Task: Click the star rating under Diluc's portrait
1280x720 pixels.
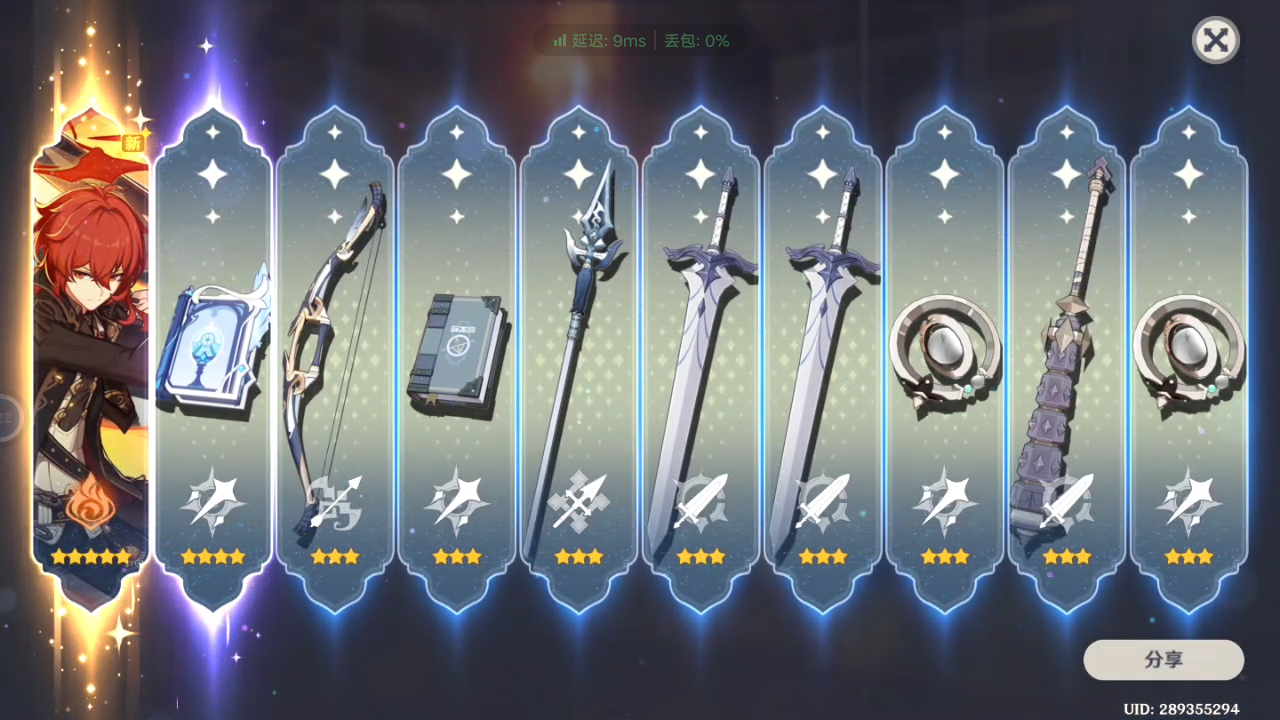Action: pyautogui.click(x=91, y=557)
